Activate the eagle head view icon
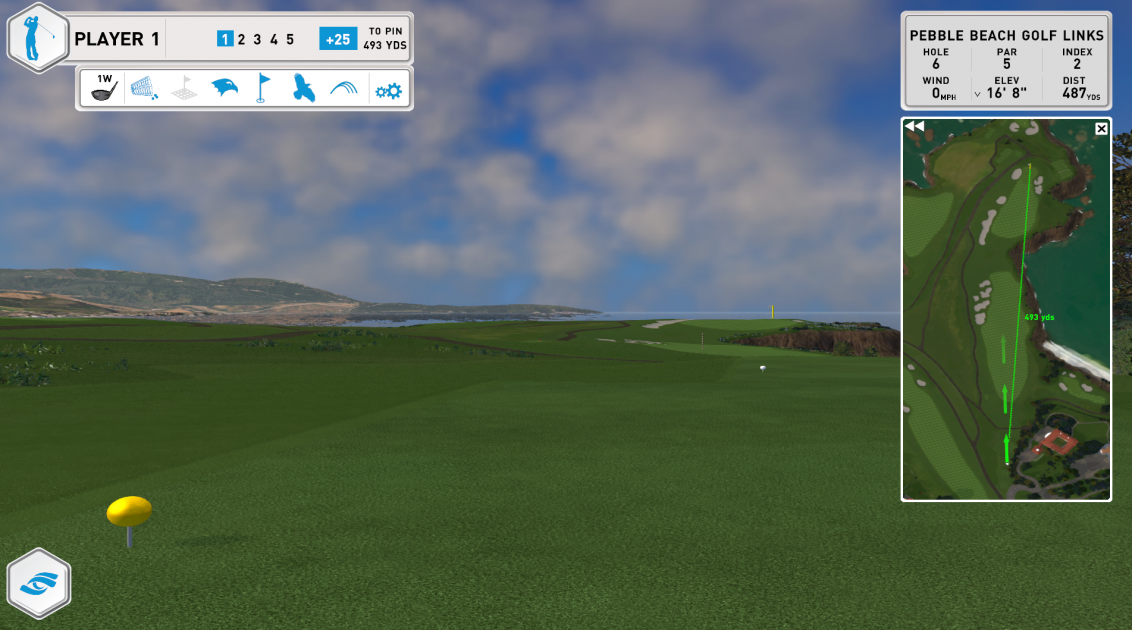1132x630 pixels. pyautogui.click(x=224, y=89)
